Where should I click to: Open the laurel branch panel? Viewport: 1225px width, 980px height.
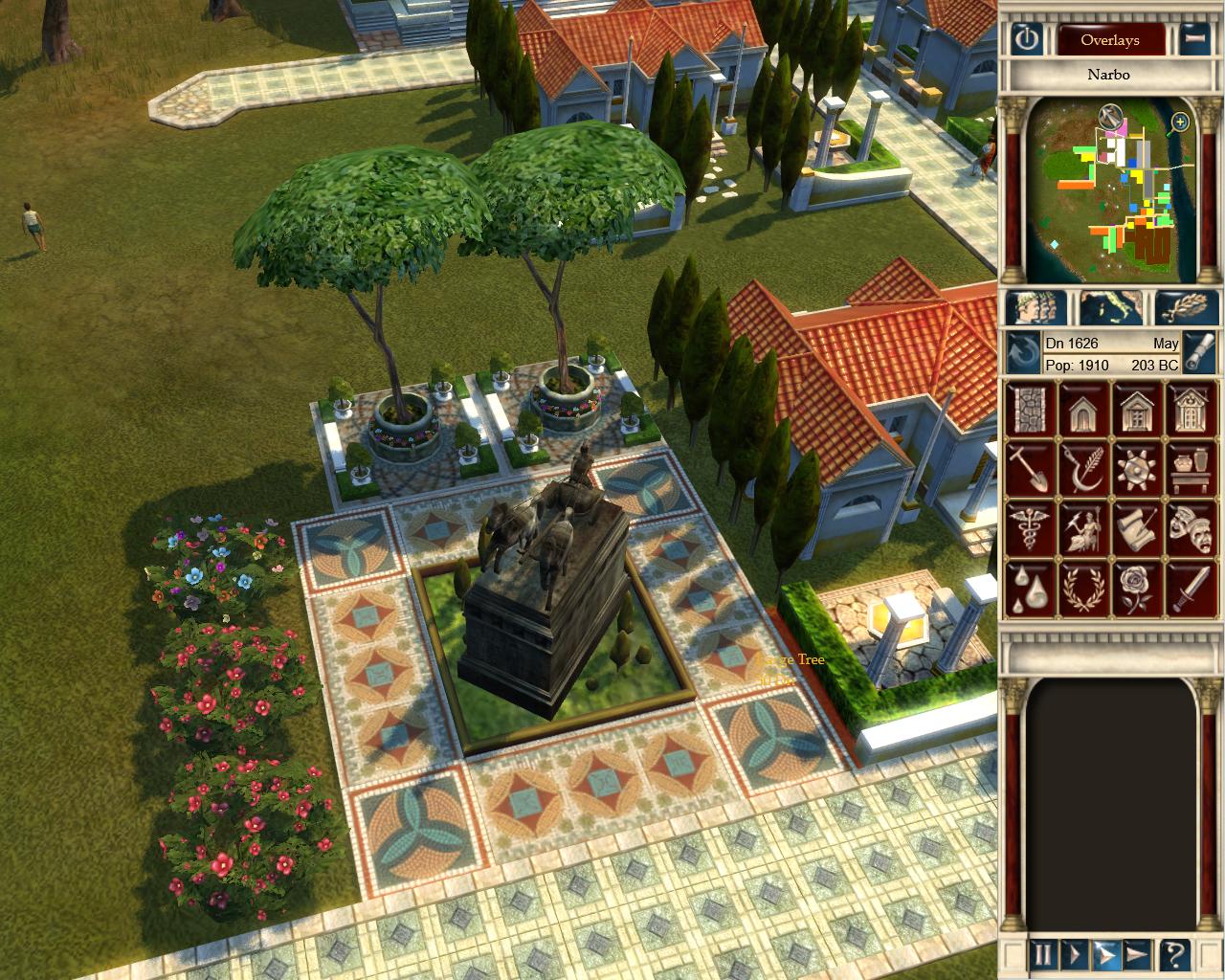click(x=1187, y=307)
